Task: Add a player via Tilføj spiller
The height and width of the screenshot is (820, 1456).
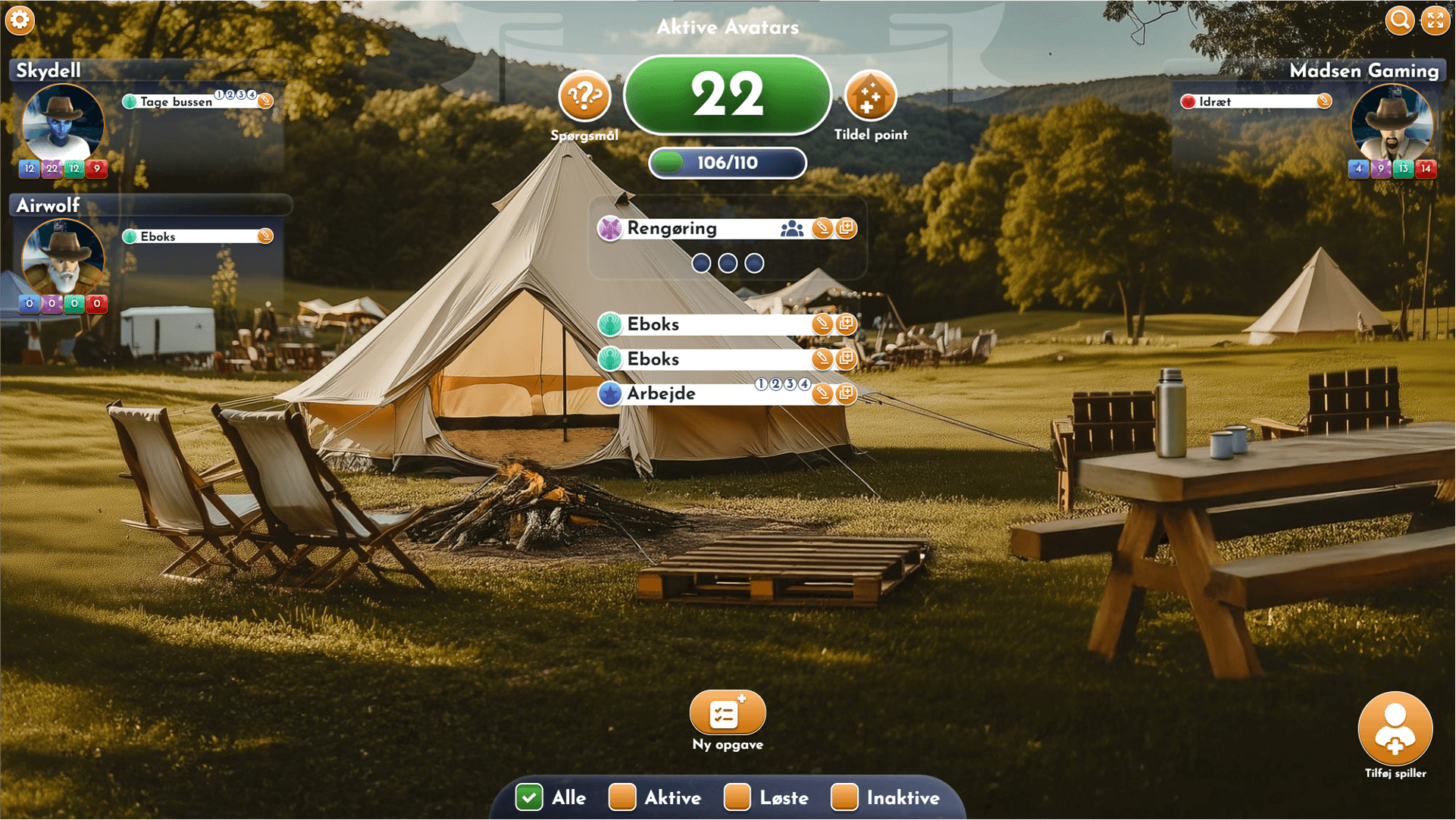Action: [1395, 729]
